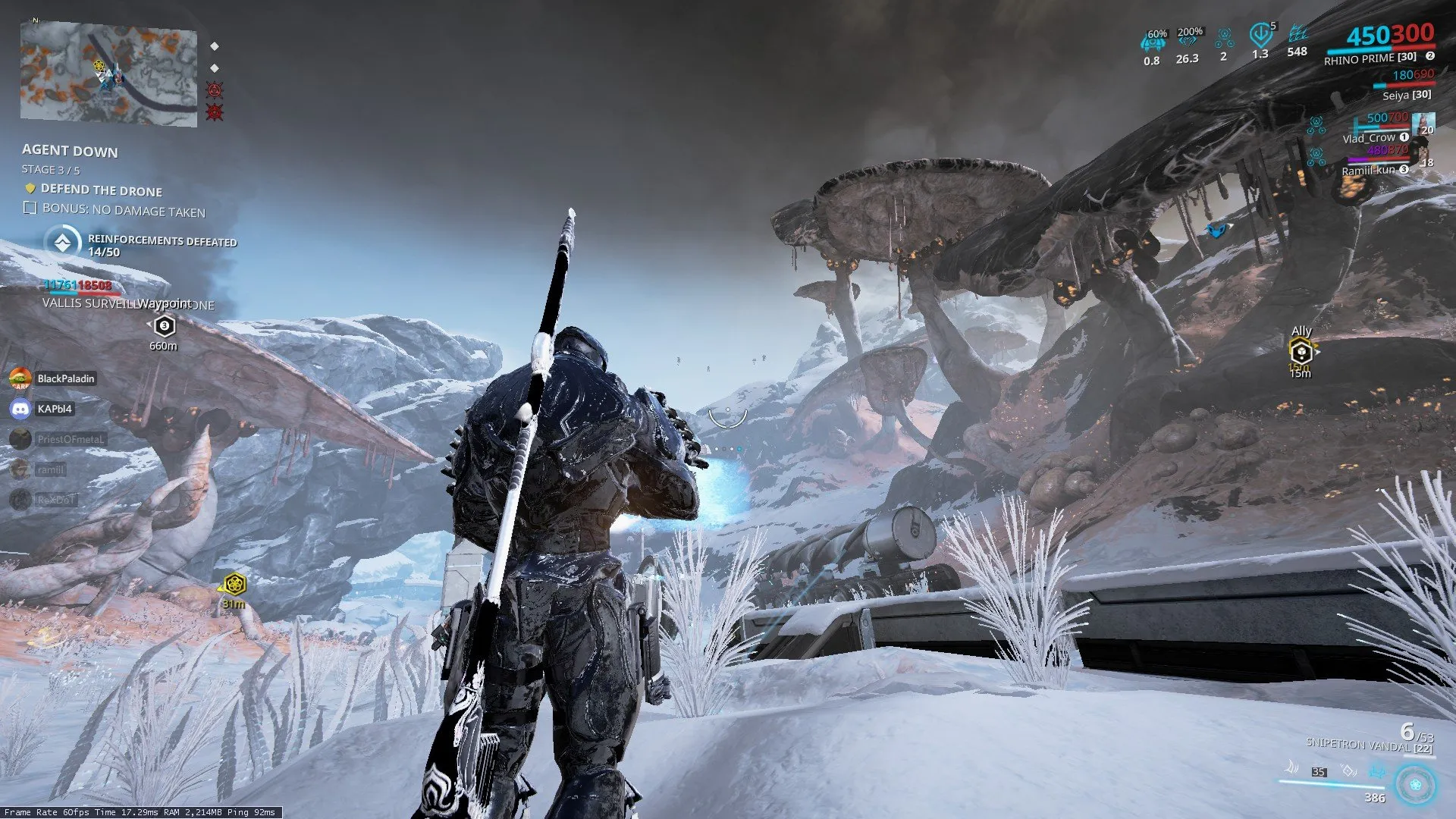
Task: Click the shield buff icon with 5 stacks
Action: click(1260, 34)
